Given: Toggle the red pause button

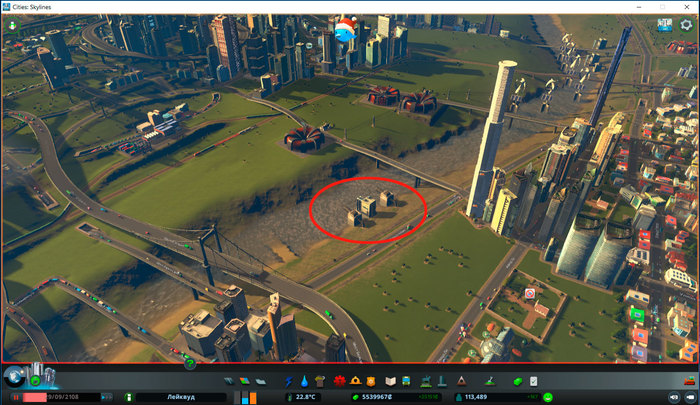Looking at the screenshot, I should tap(16, 397).
